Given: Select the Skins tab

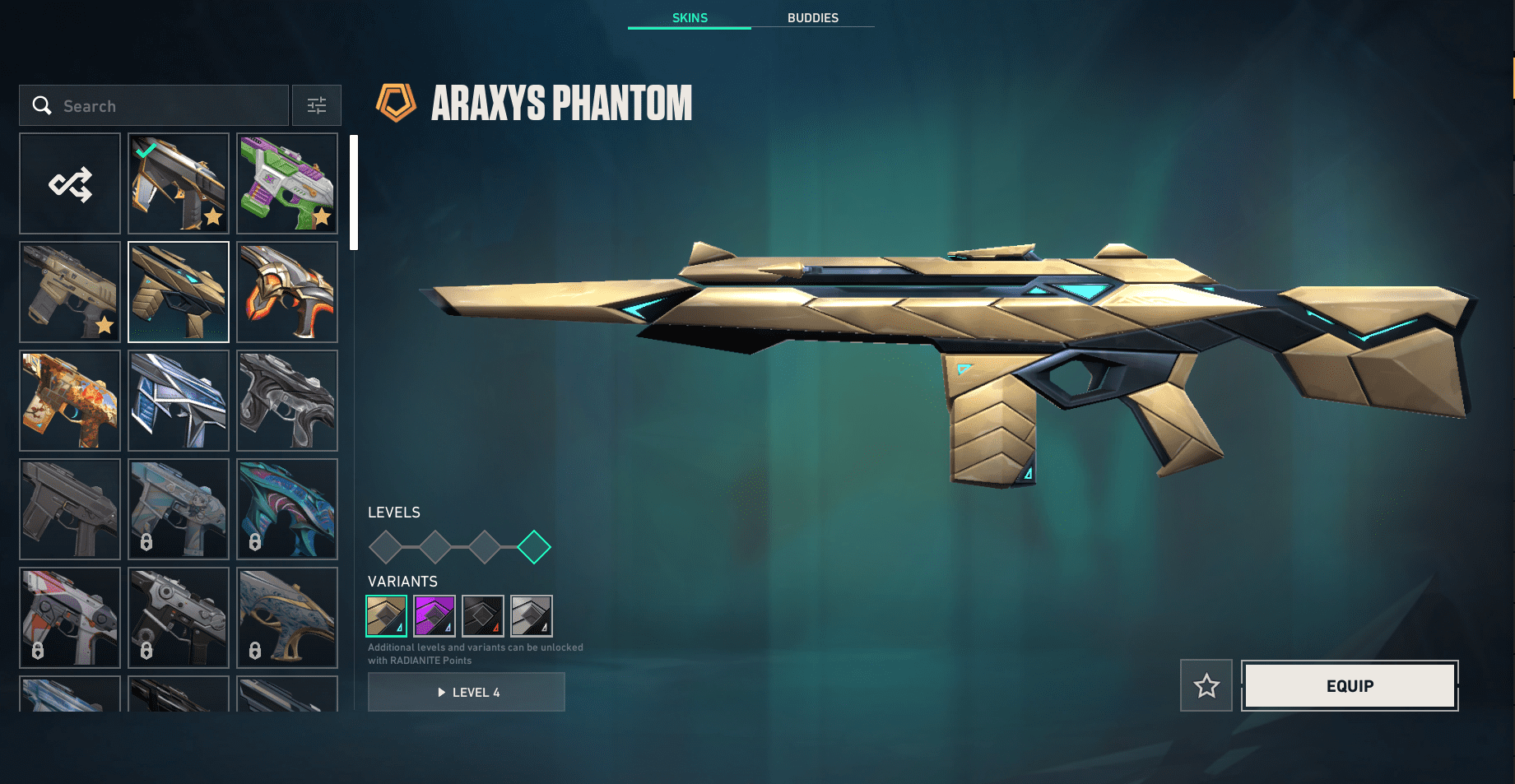Looking at the screenshot, I should coord(690,18).
